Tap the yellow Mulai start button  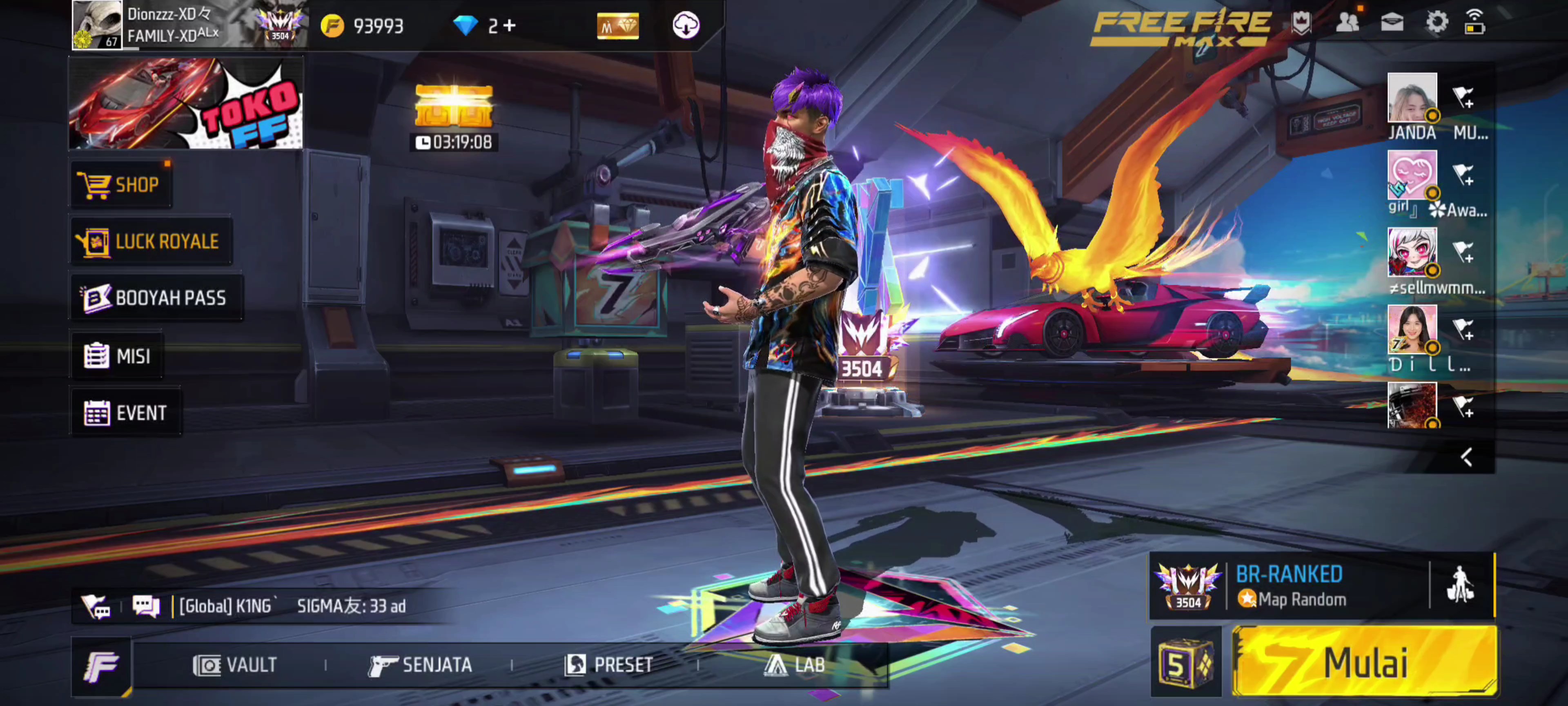pos(1364,662)
